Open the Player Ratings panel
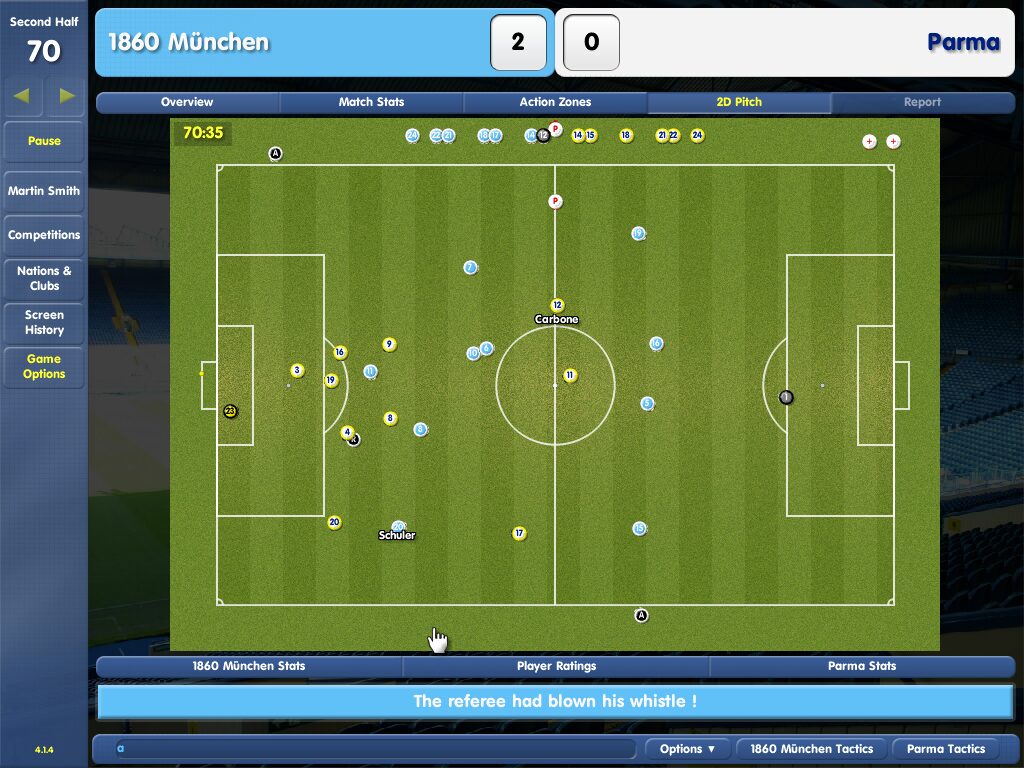 click(x=556, y=666)
